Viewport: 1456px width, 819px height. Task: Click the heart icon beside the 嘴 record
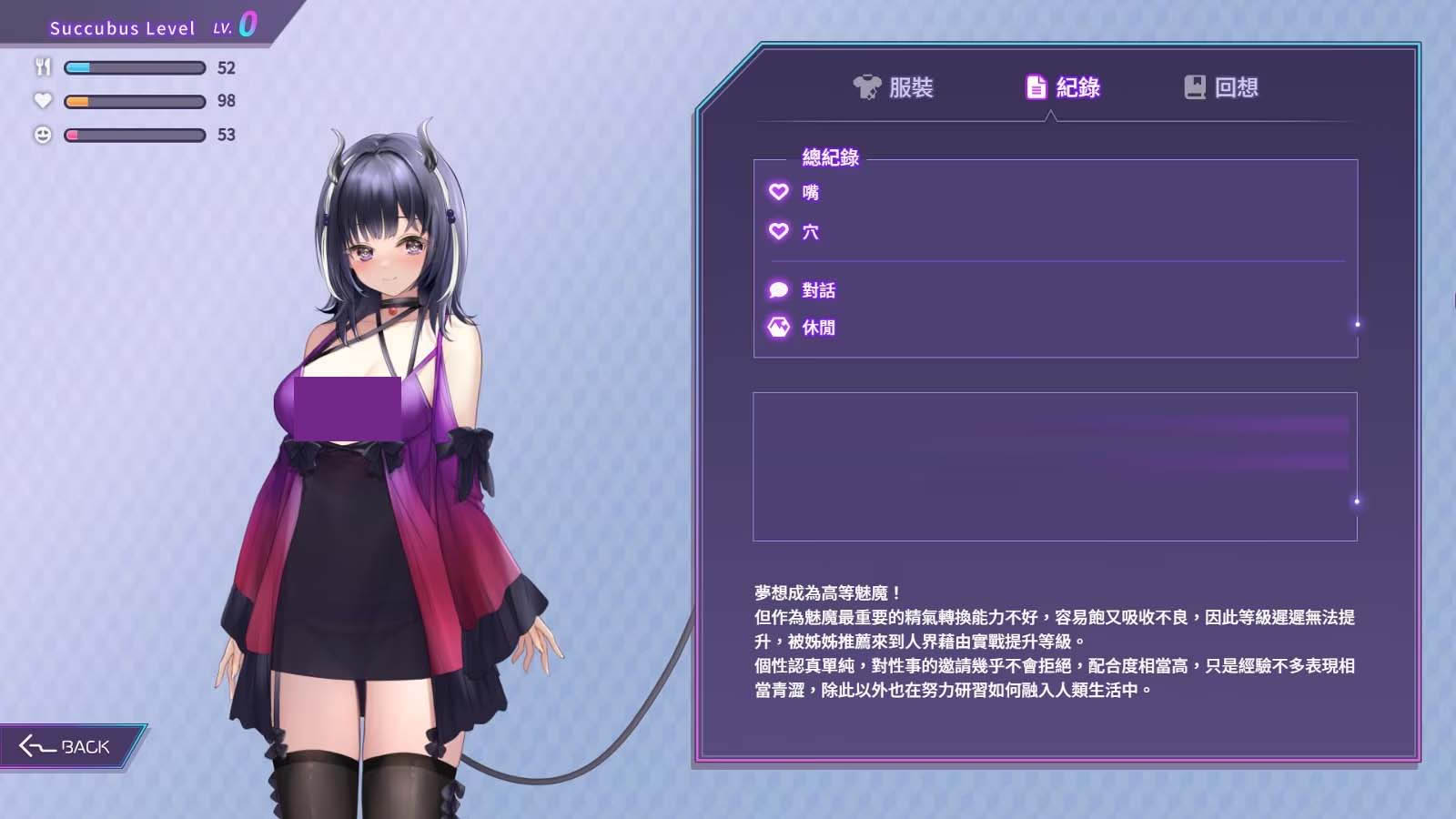(777, 192)
